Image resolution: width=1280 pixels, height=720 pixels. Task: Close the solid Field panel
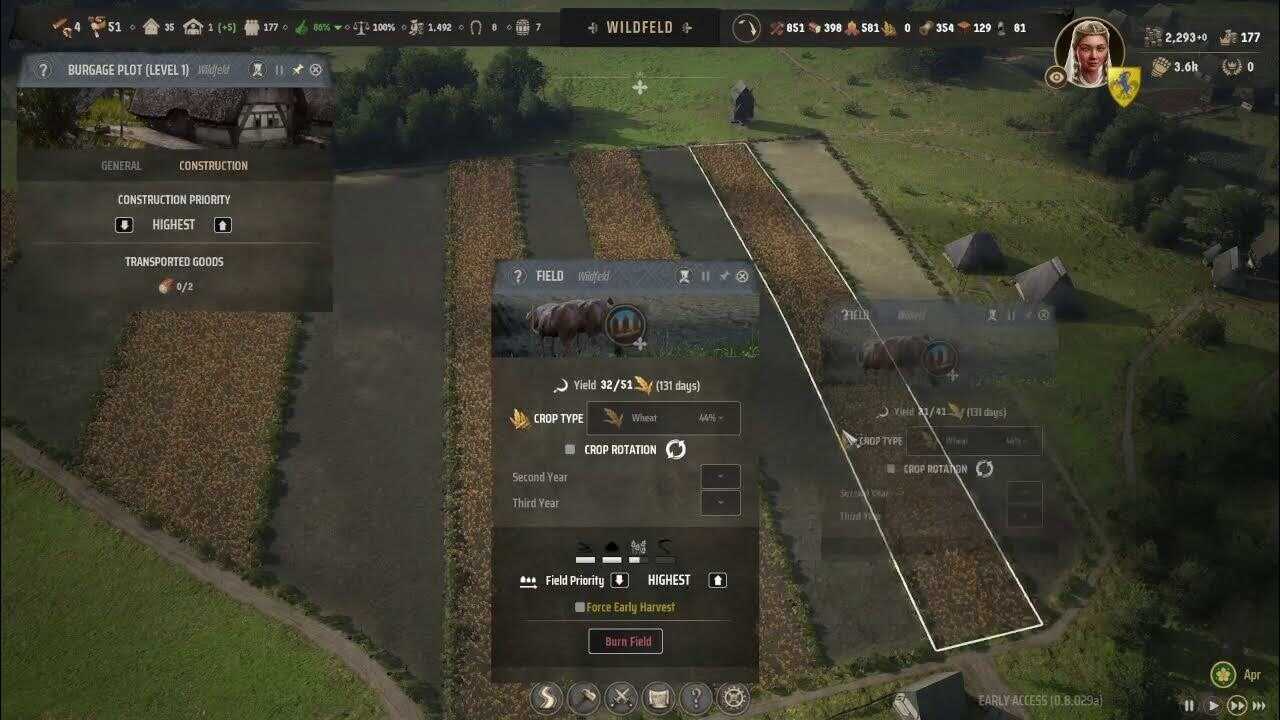742,276
